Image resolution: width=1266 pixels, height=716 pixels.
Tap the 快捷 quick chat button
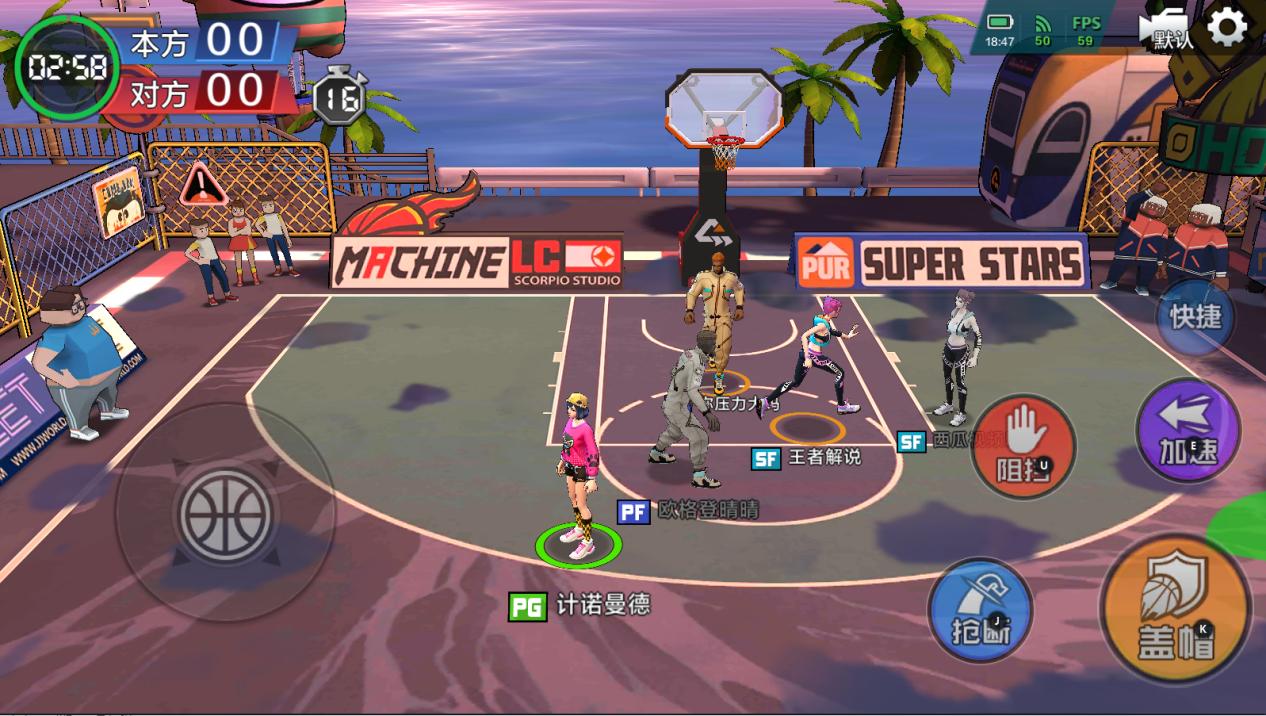[x=1195, y=318]
